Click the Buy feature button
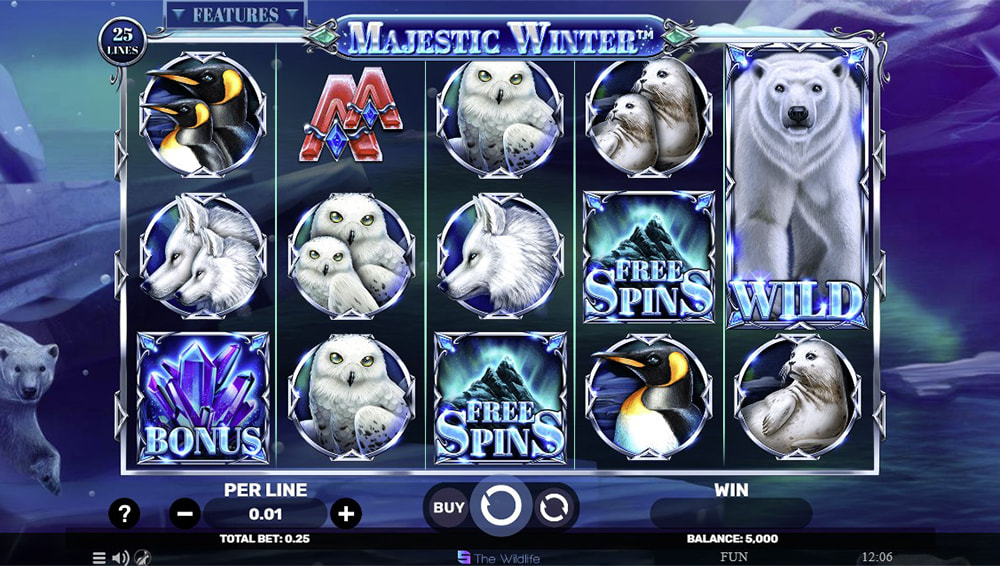This screenshot has height=566, width=1000. (449, 507)
